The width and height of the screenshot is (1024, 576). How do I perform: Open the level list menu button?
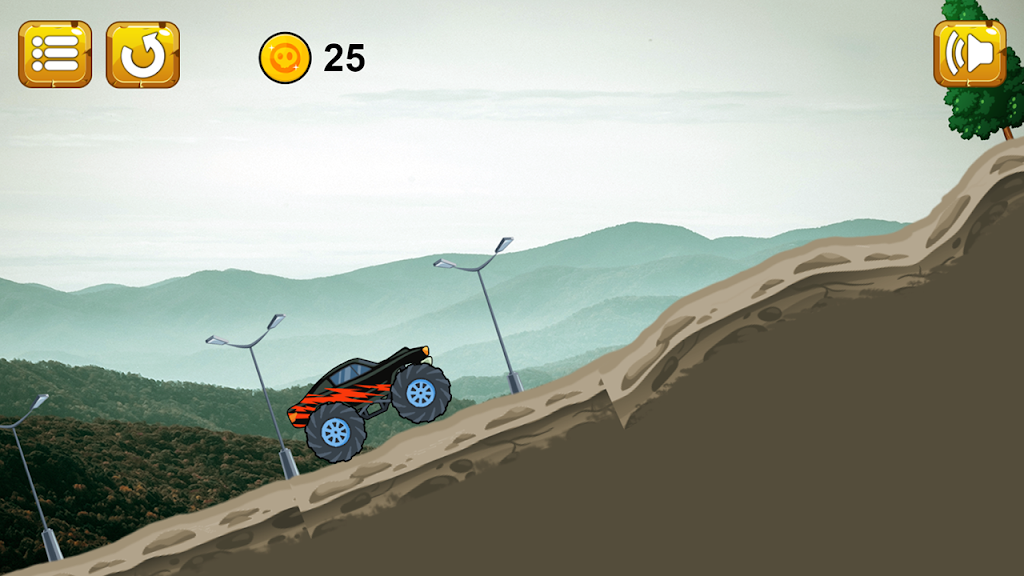[x=55, y=54]
